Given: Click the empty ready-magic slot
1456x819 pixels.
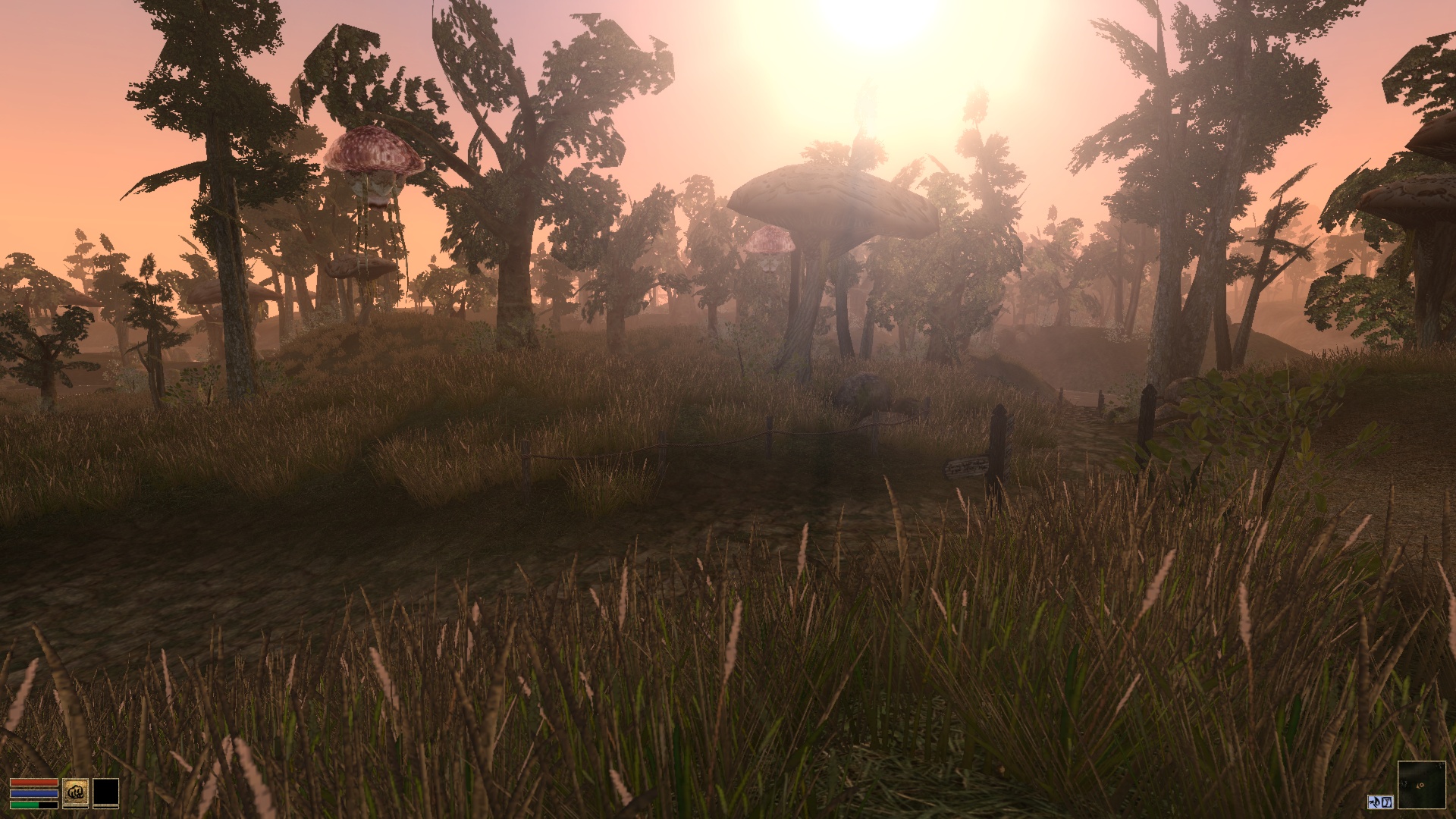Looking at the screenshot, I should click(x=106, y=792).
